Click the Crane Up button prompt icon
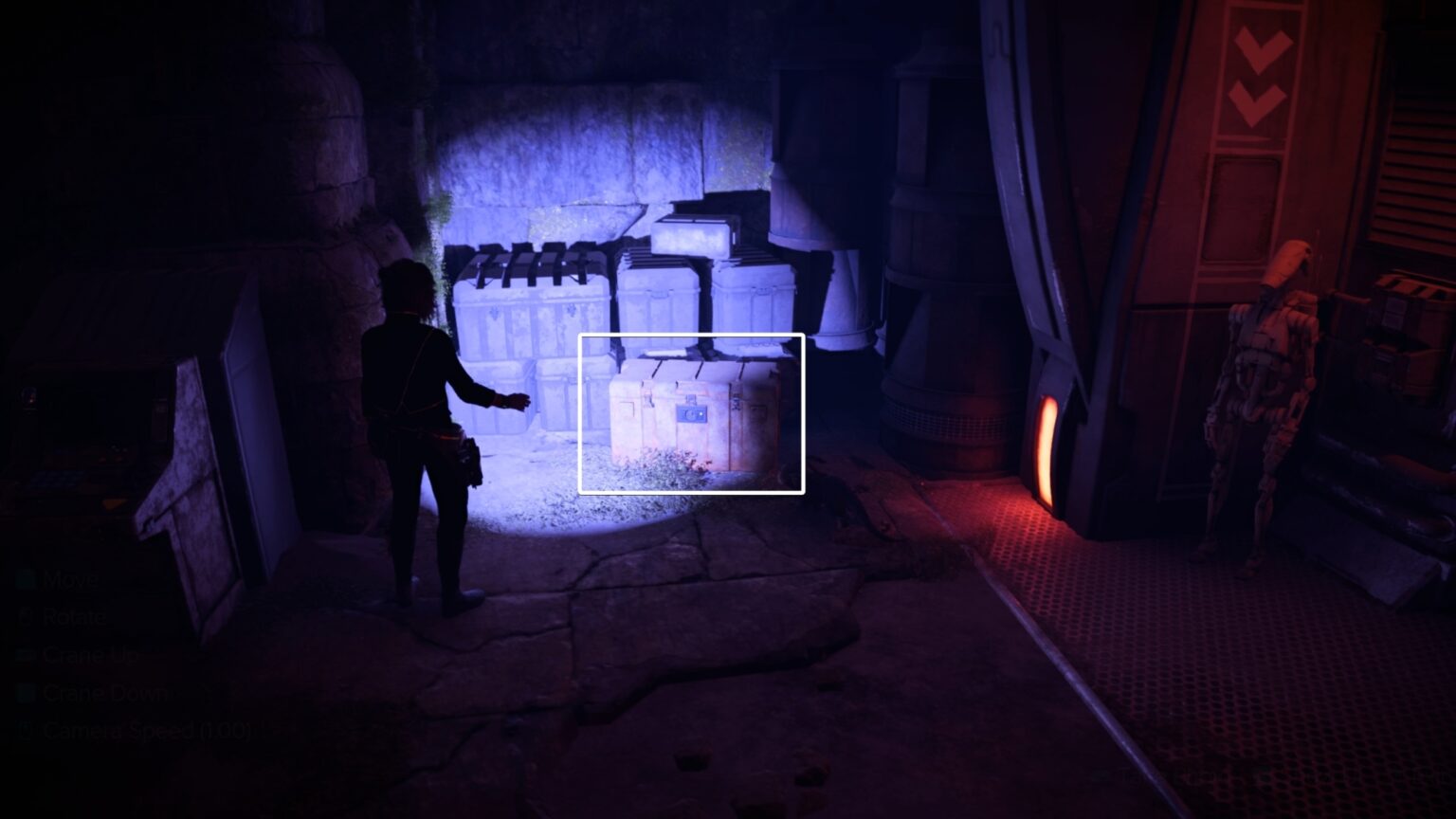 point(26,655)
